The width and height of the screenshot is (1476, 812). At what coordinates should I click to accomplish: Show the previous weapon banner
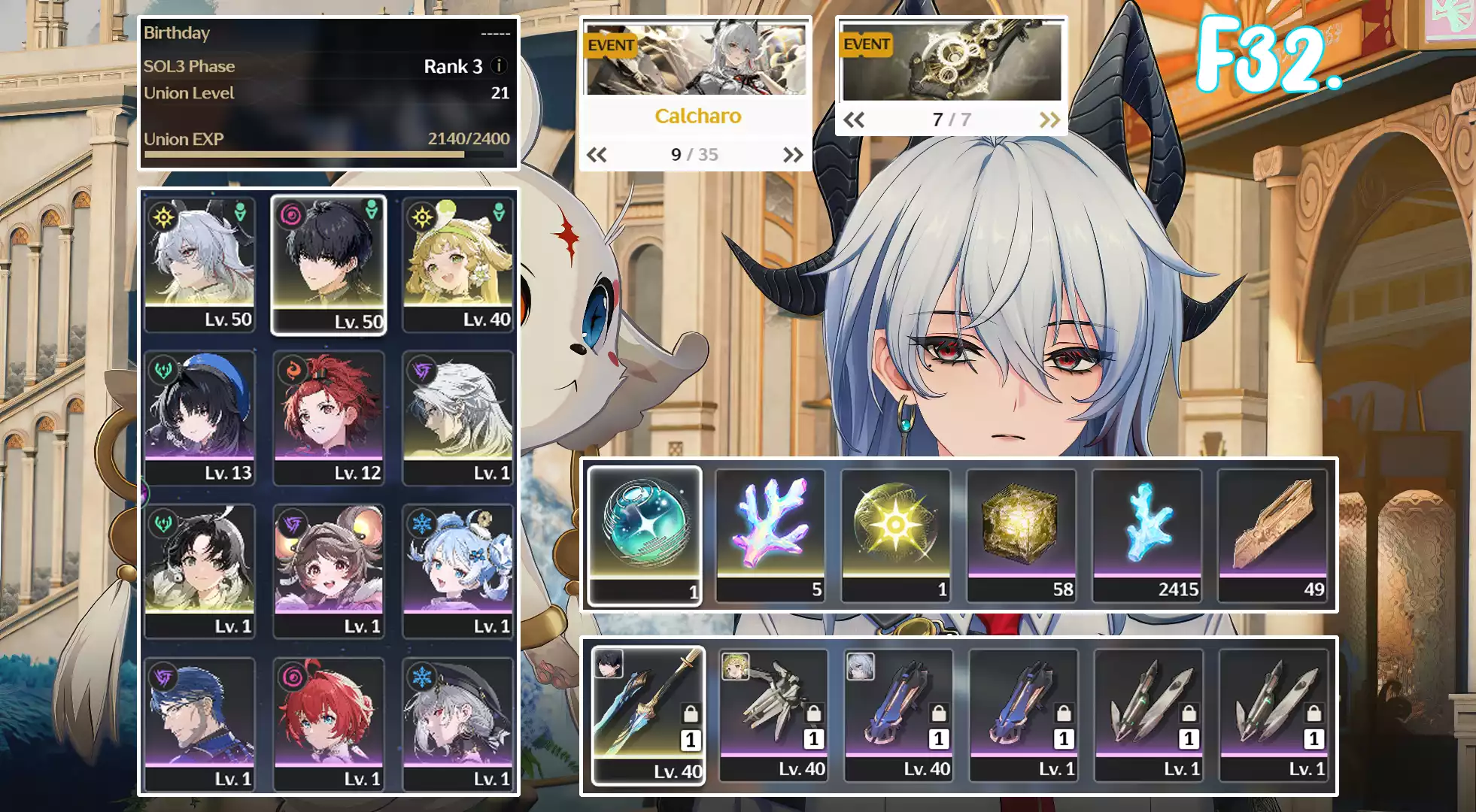click(x=854, y=120)
